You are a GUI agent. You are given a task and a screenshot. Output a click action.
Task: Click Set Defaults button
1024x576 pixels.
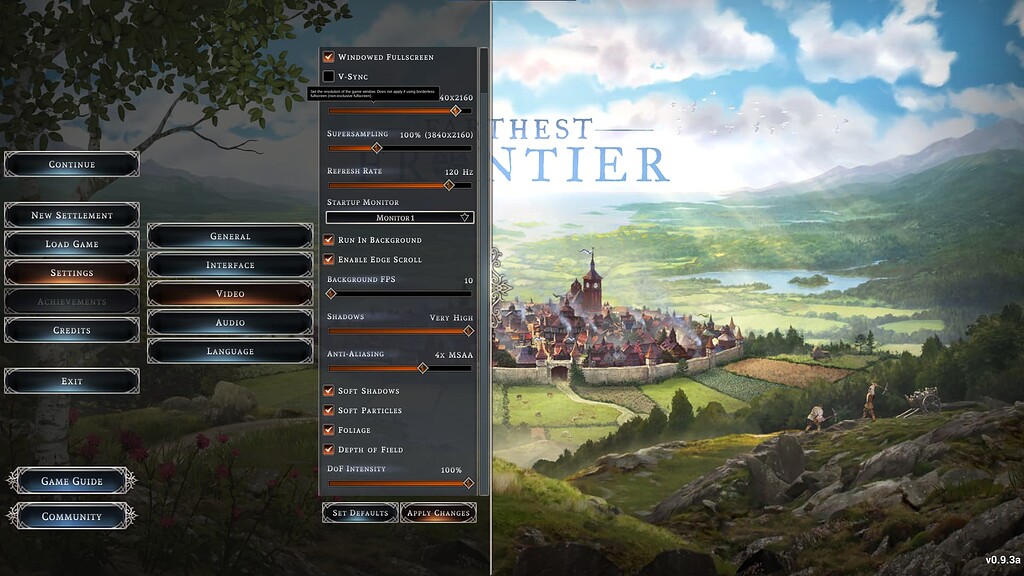click(x=359, y=513)
